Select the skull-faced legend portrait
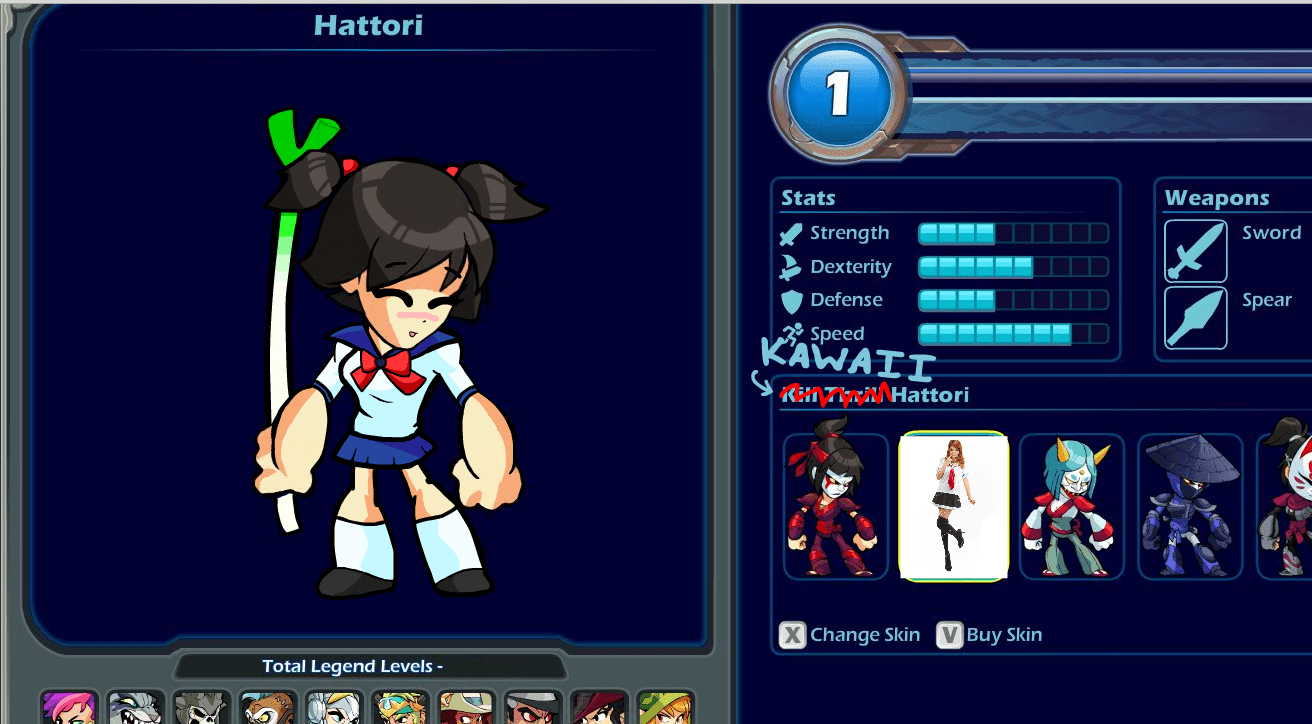The height and width of the screenshot is (724, 1312). pos(200,707)
